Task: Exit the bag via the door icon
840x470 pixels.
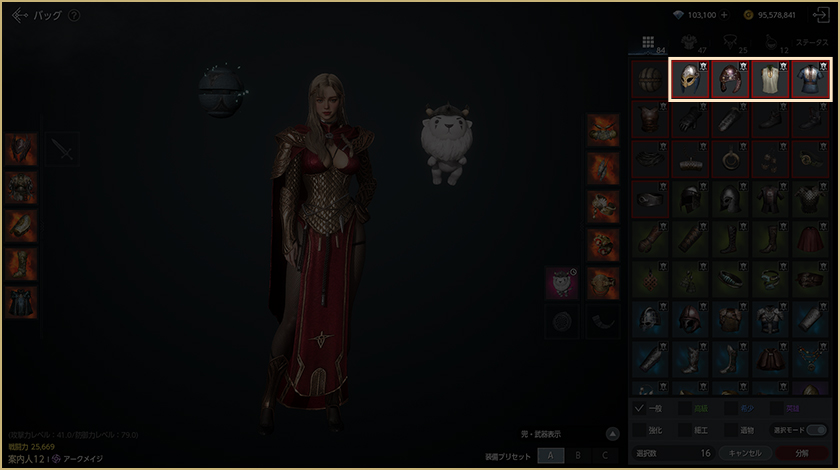Action: click(x=821, y=16)
